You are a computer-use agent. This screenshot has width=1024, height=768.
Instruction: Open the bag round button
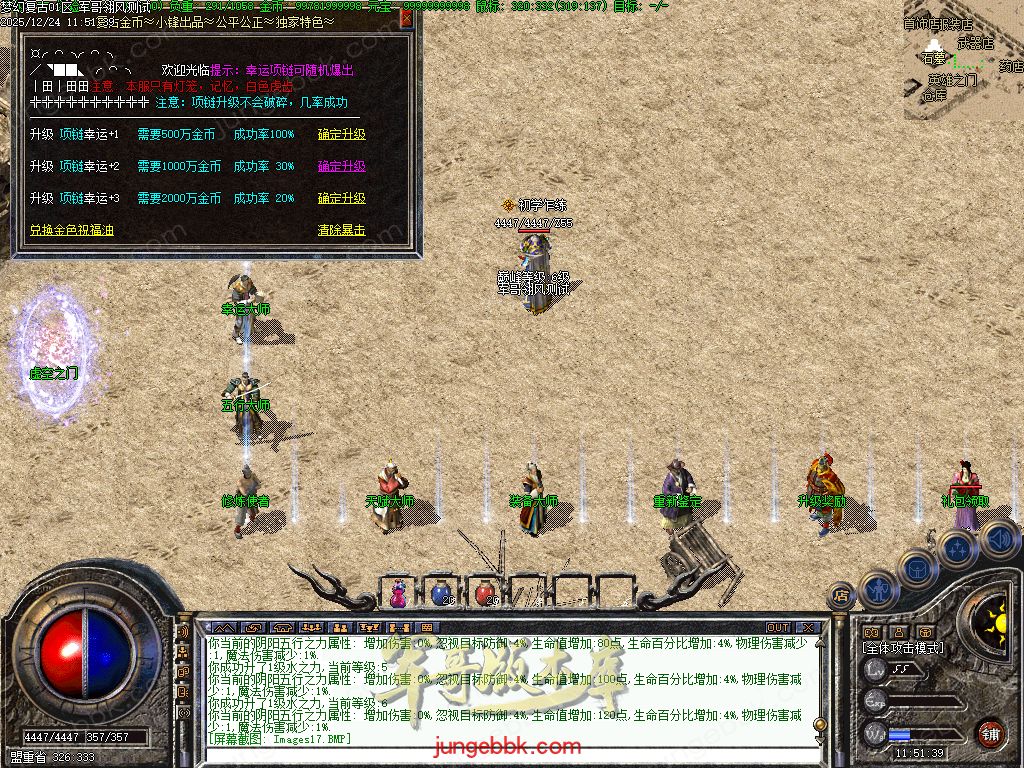[916, 568]
